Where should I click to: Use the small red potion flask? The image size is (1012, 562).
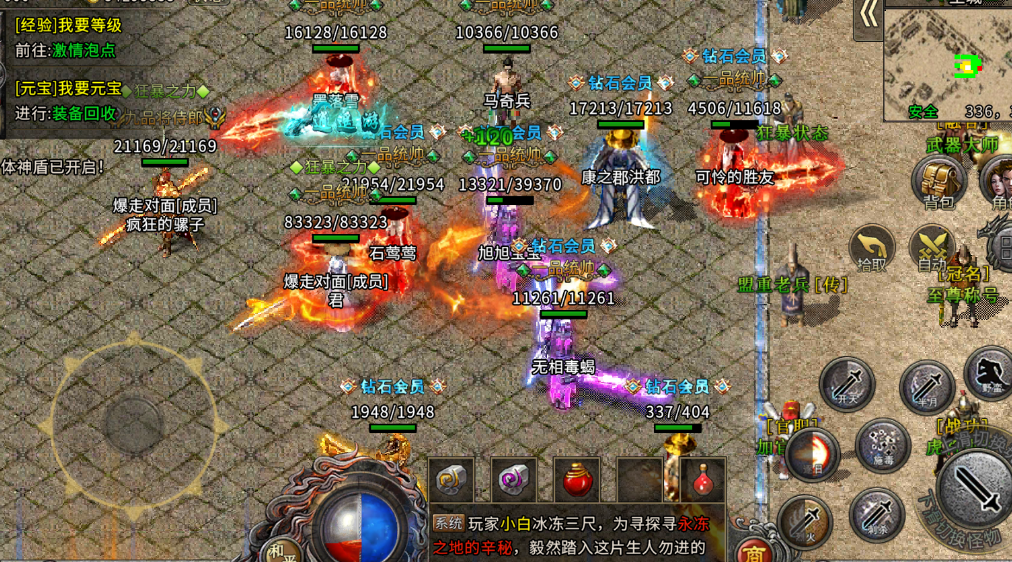[x=703, y=481]
